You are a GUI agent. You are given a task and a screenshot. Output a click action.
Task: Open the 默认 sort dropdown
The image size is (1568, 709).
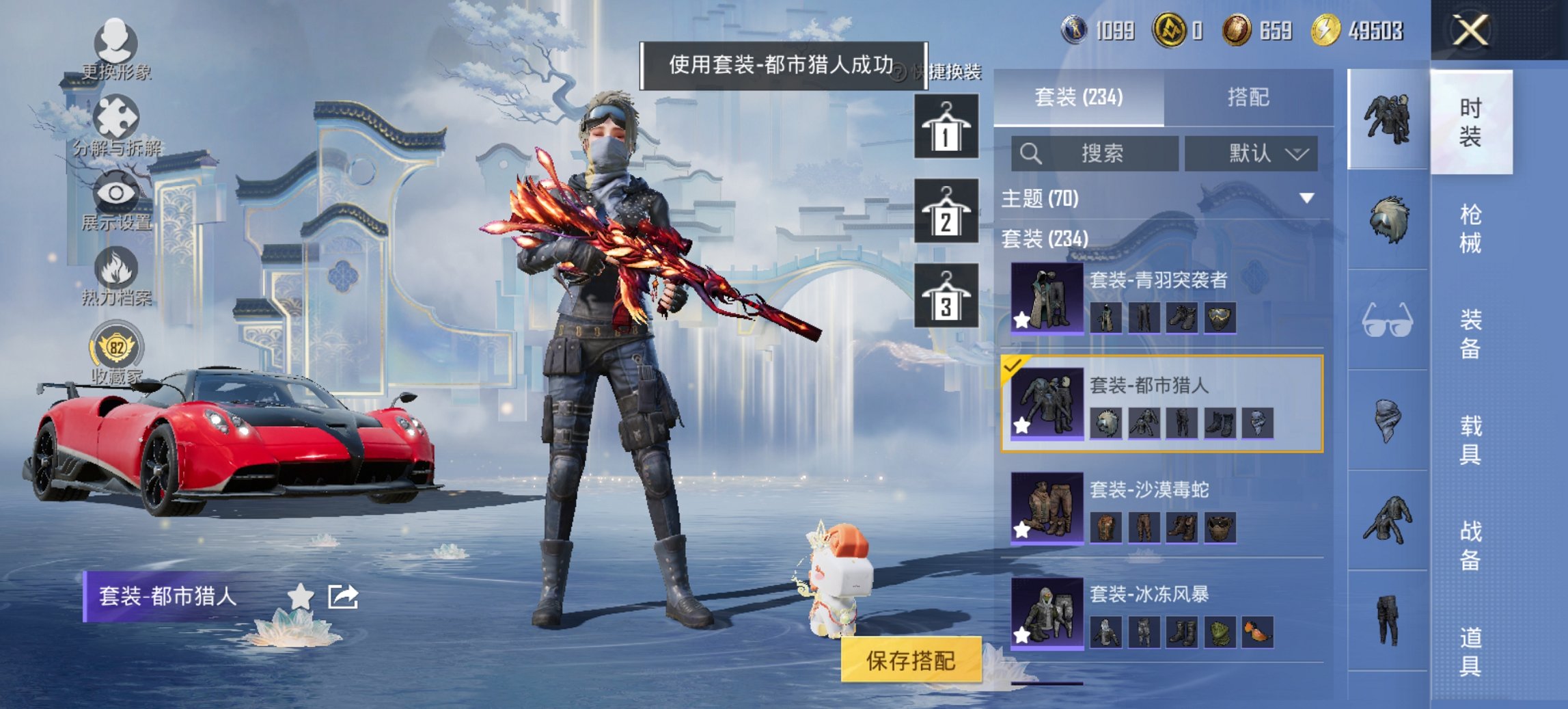pyautogui.click(x=1251, y=153)
